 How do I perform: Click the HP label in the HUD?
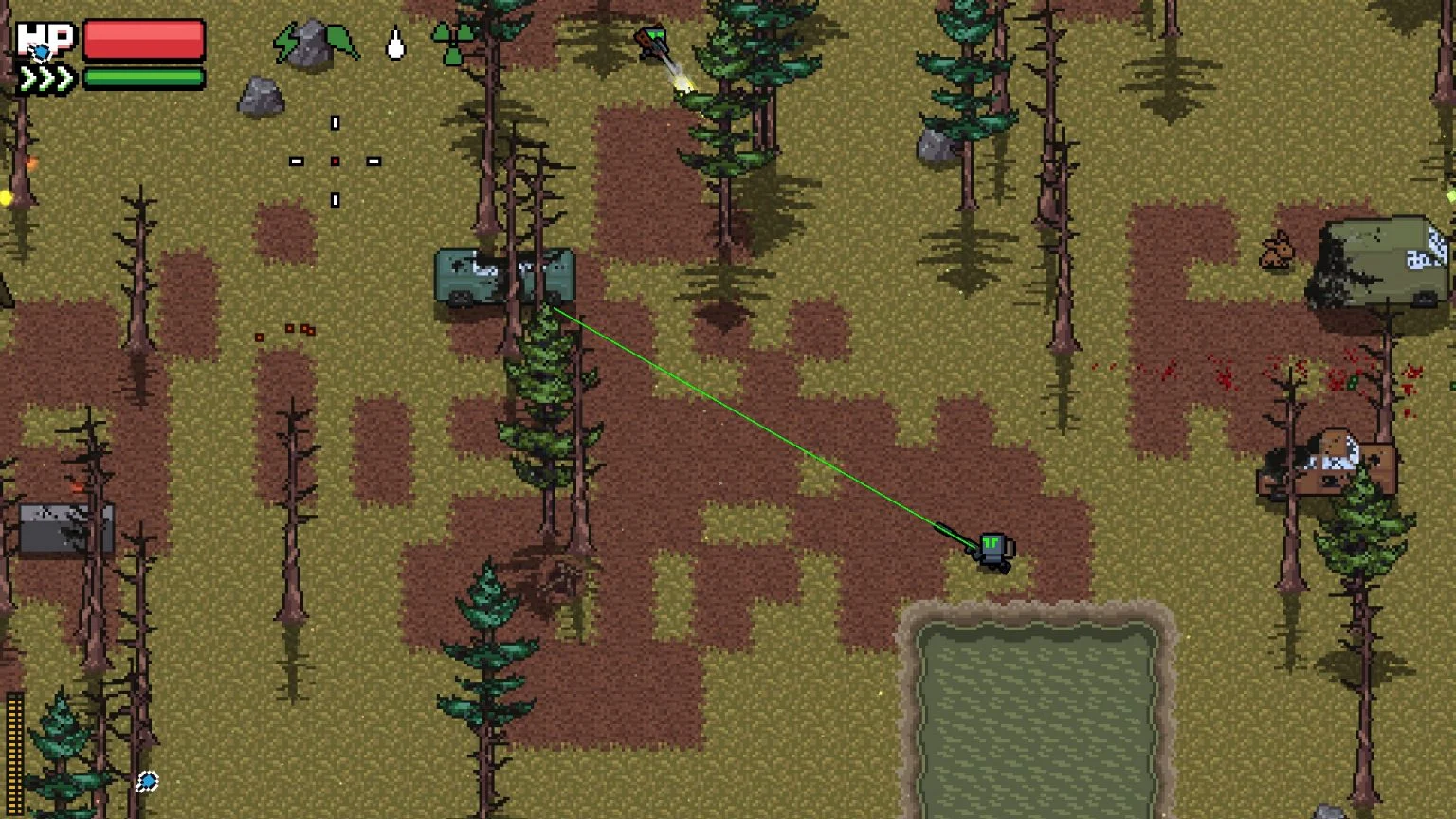(45, 39)
